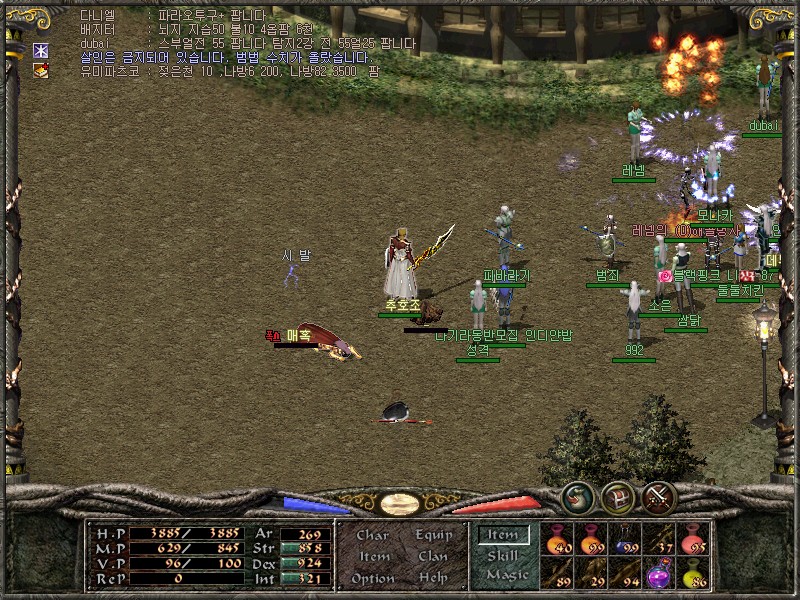Use the purple round potion

tap(659, 573)
